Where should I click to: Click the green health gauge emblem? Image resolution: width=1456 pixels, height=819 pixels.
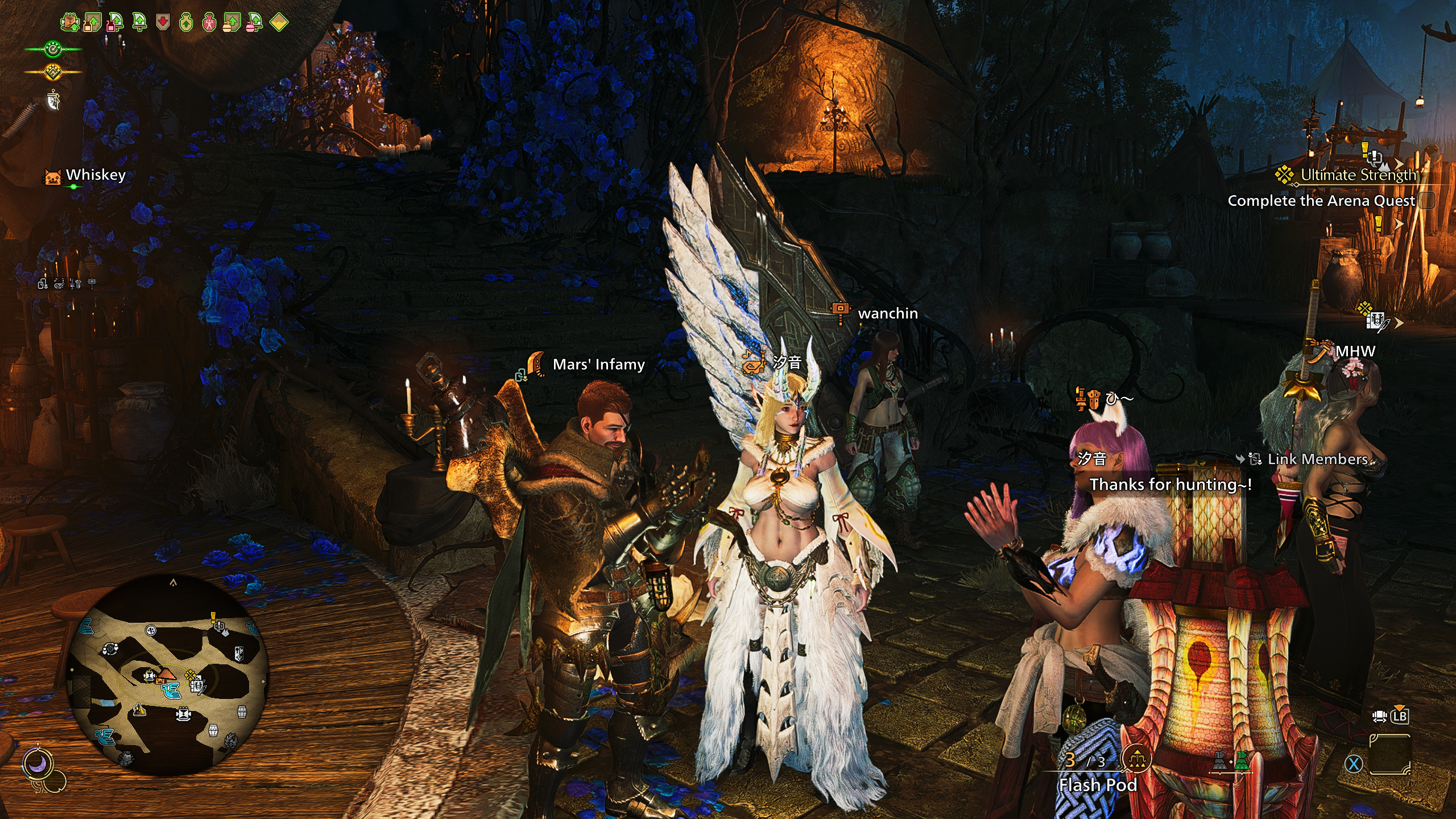[x=53, y=49]
